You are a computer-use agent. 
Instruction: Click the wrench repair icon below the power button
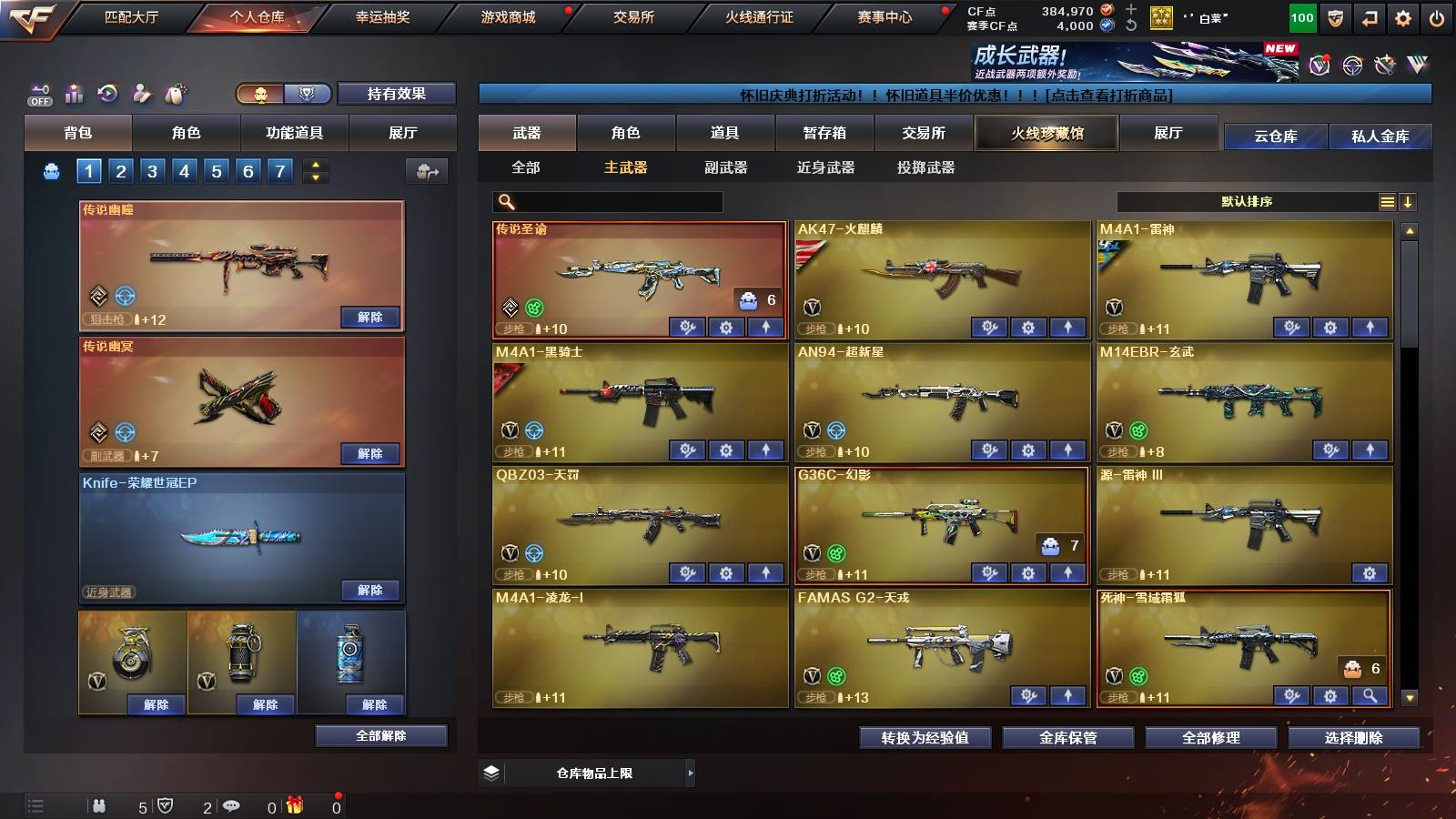click(1384, 64)
